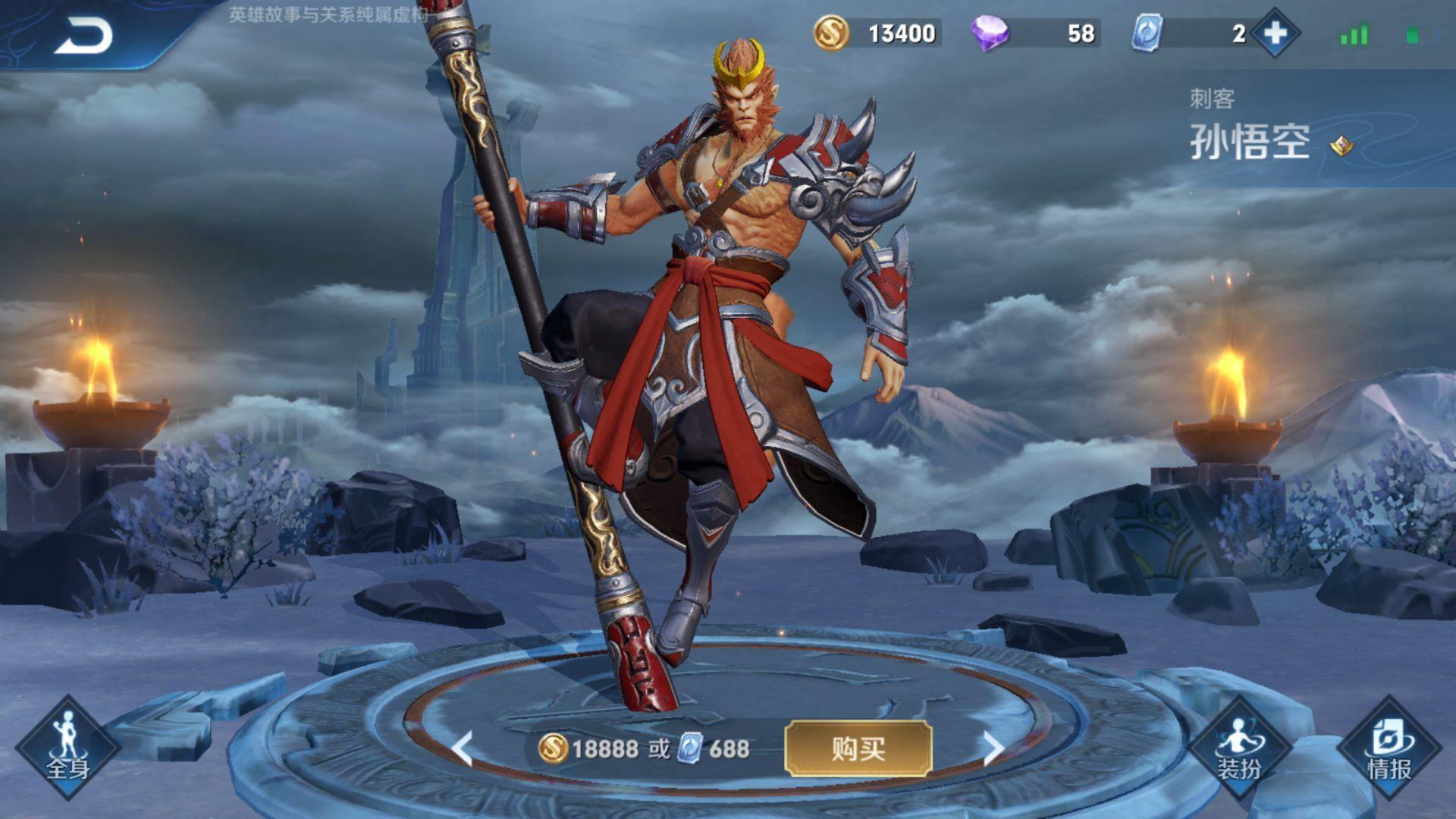Buy the hero with the 购买 button
The height and width of the screenshot is (819, 1456).
click(858, 749)
